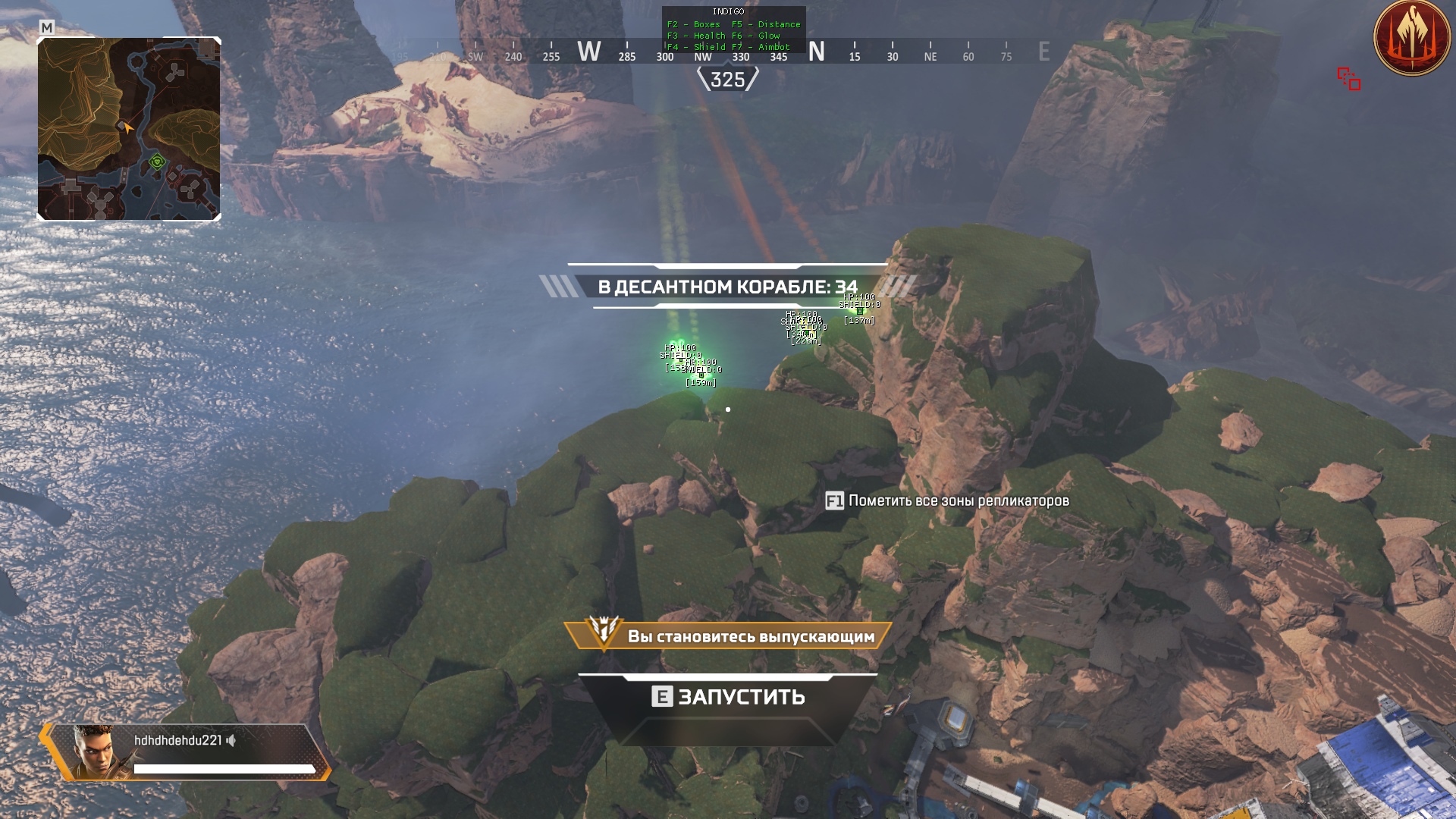
Task: Select the legend portrait beside hdhdhdehdu221
Action: tap(93, 751)
